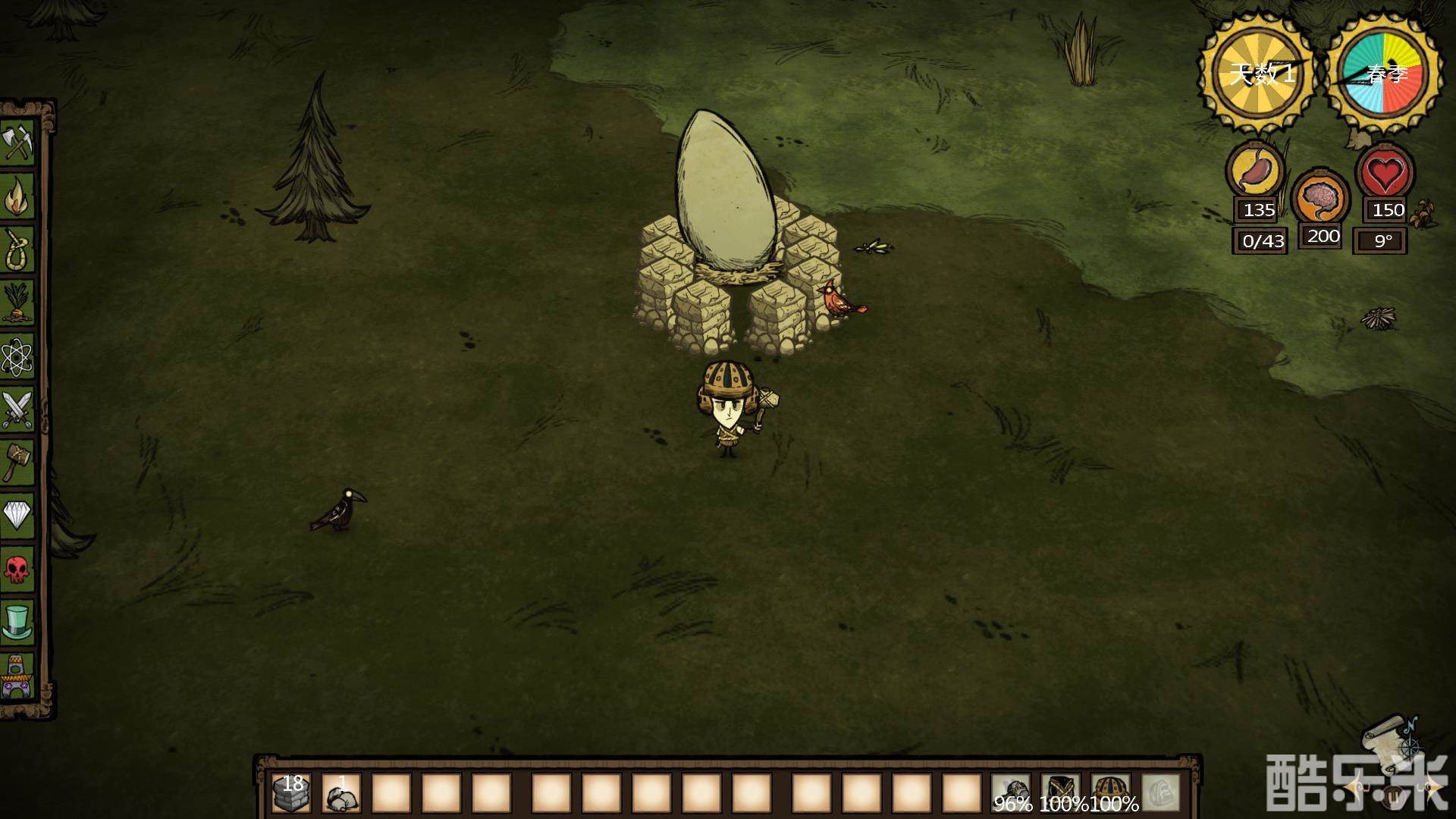
Task: Open the Light crafting tab with flame icon
Action: (18, 196)
